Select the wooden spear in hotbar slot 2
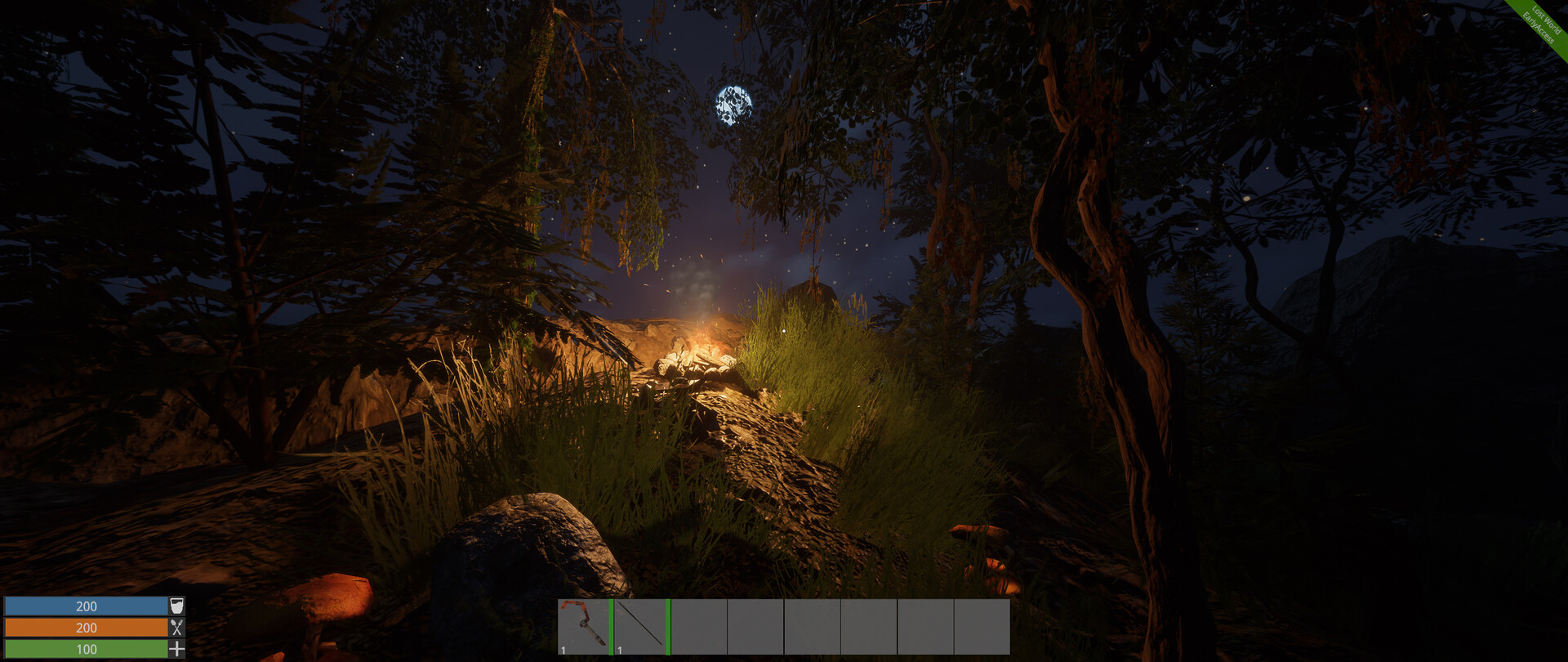The height and width of the screenshot is (662, 1568). coord(641,625)
